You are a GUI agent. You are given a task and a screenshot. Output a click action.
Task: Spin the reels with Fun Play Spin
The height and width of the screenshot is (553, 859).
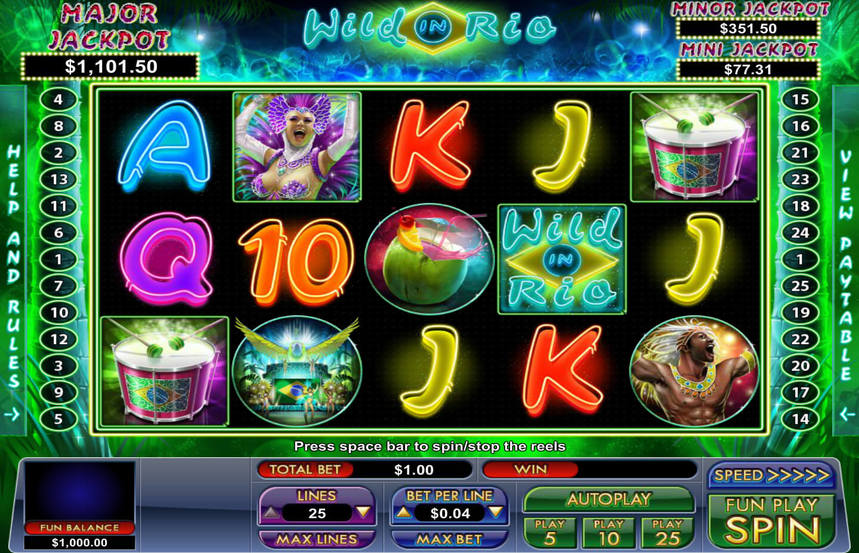pyautogui.click(x=771, y=520)
